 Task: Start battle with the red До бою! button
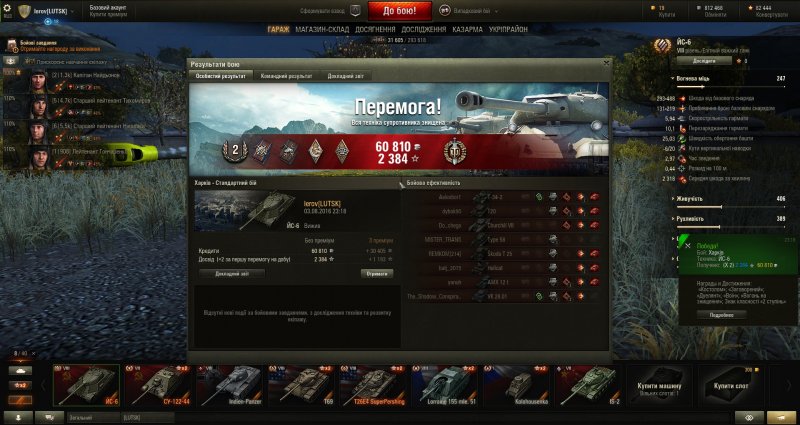pos(407,11)
